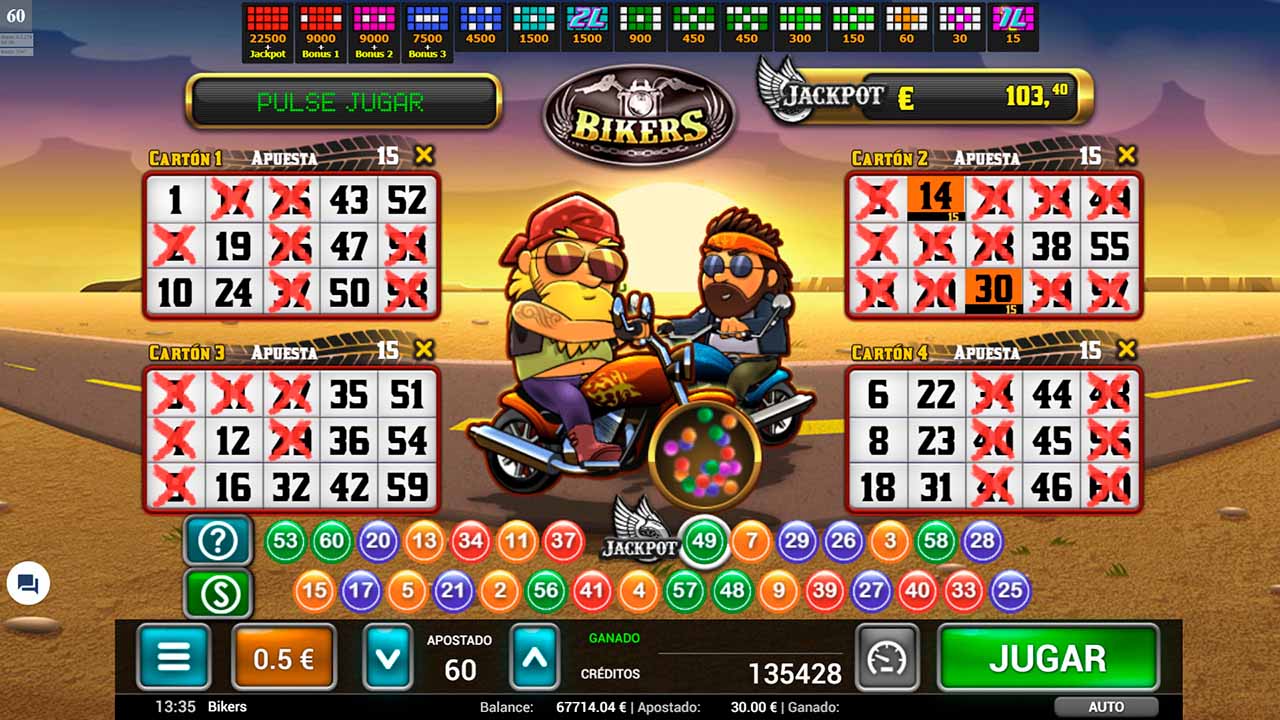The image size is (1280, 720).
Task: Open the help question mark icon
Action: tap(218, 540)
